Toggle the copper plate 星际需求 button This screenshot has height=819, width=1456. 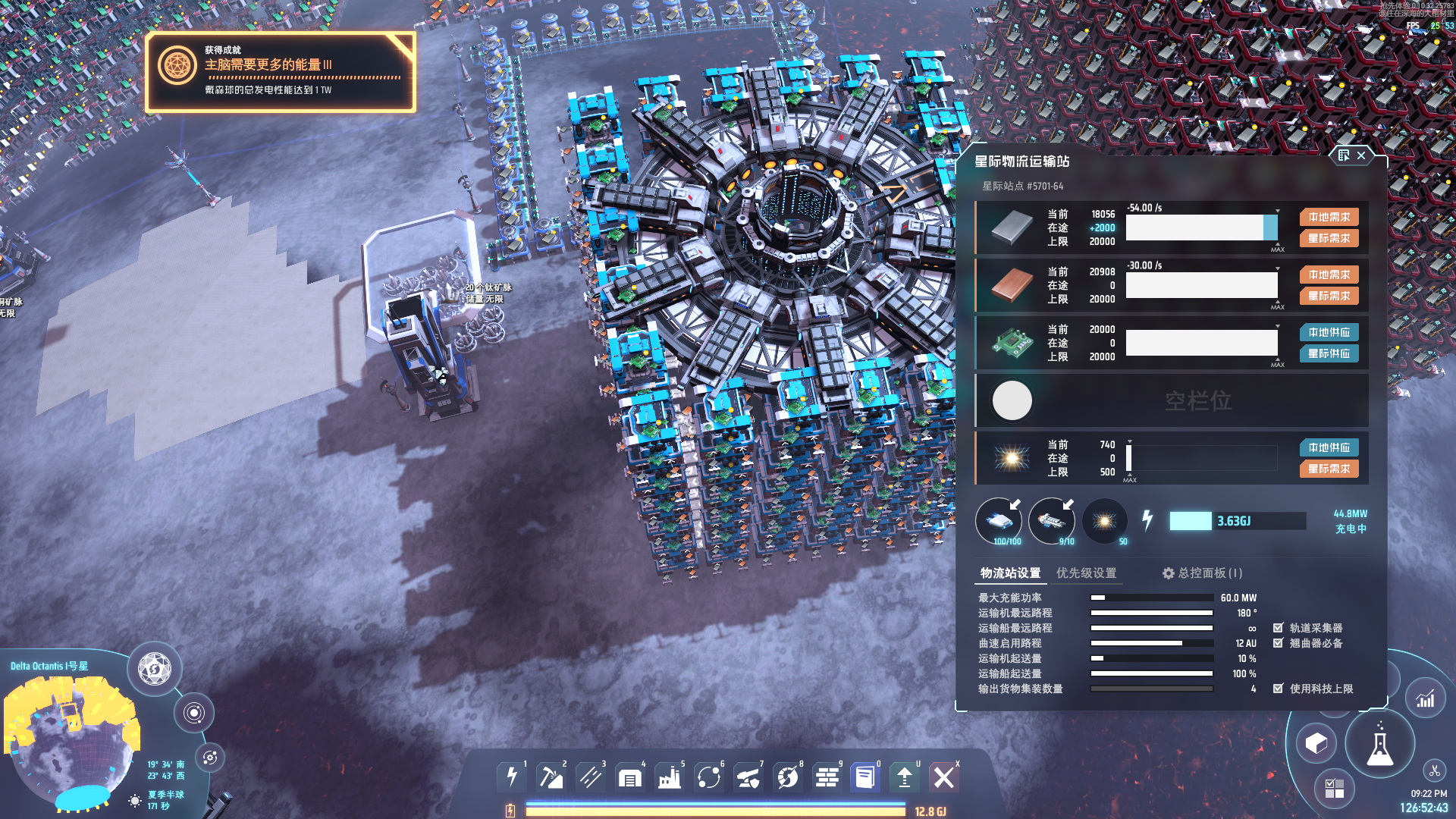pos(1329,297)
